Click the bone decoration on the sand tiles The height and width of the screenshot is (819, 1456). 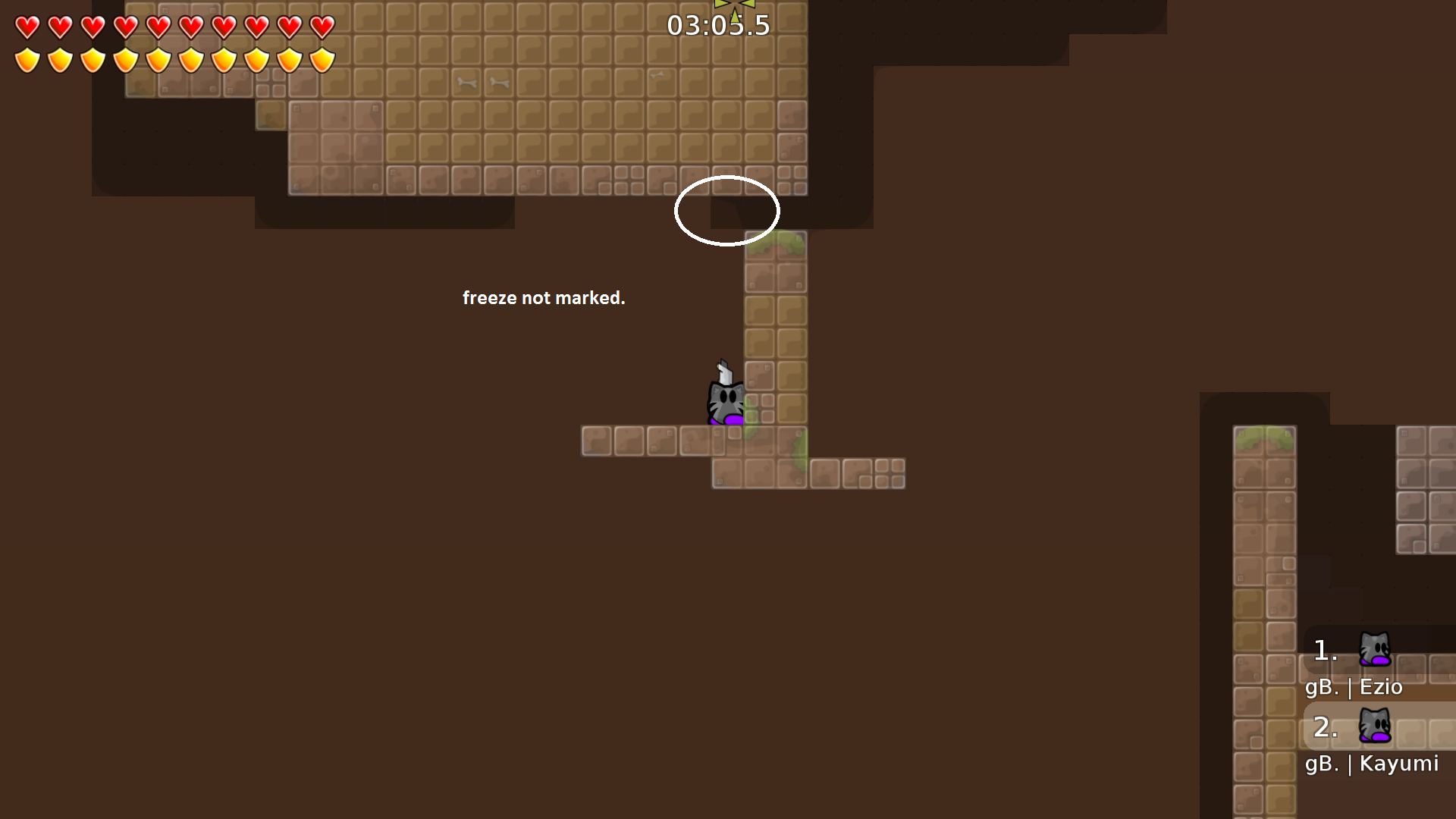point(466,82)
